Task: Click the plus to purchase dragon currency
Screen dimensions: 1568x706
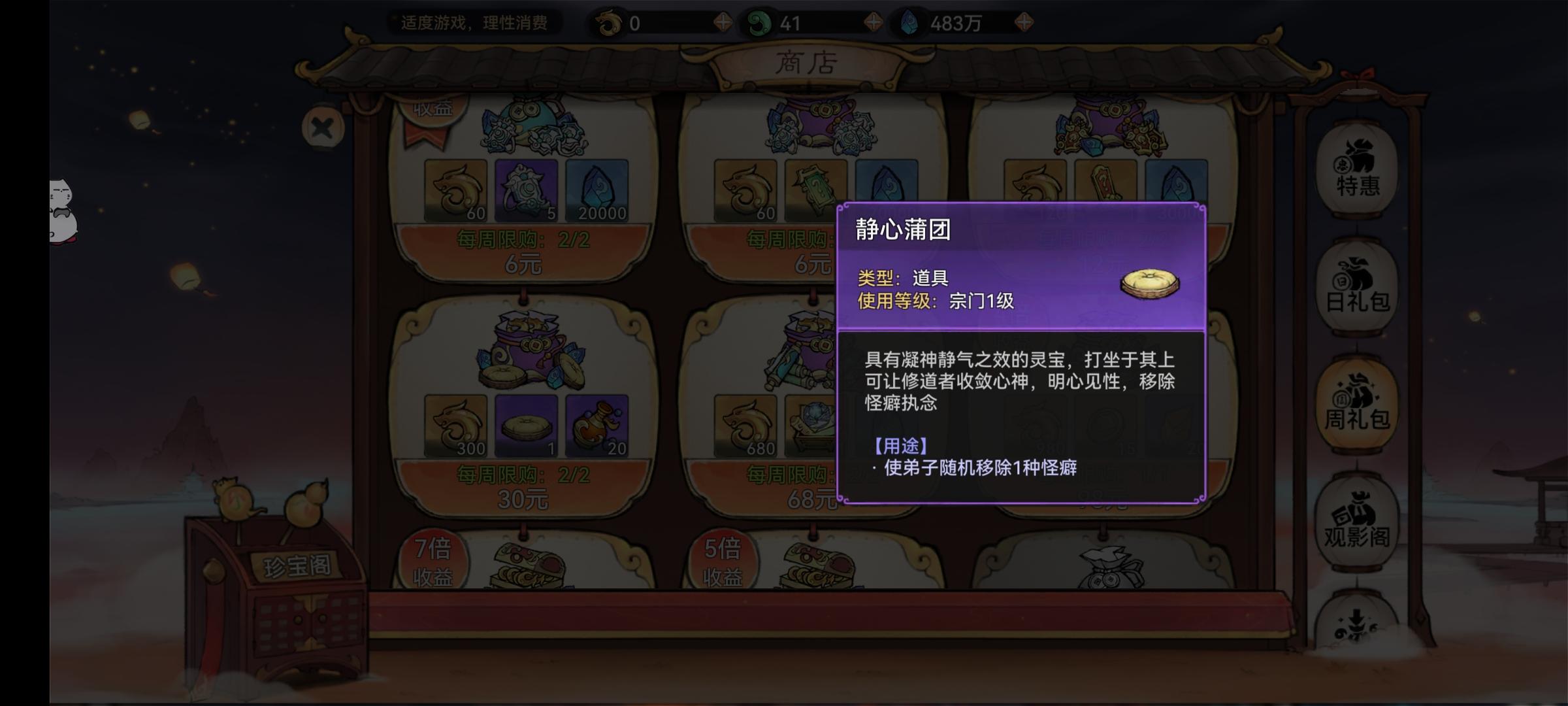Action: tap(722, 22)
